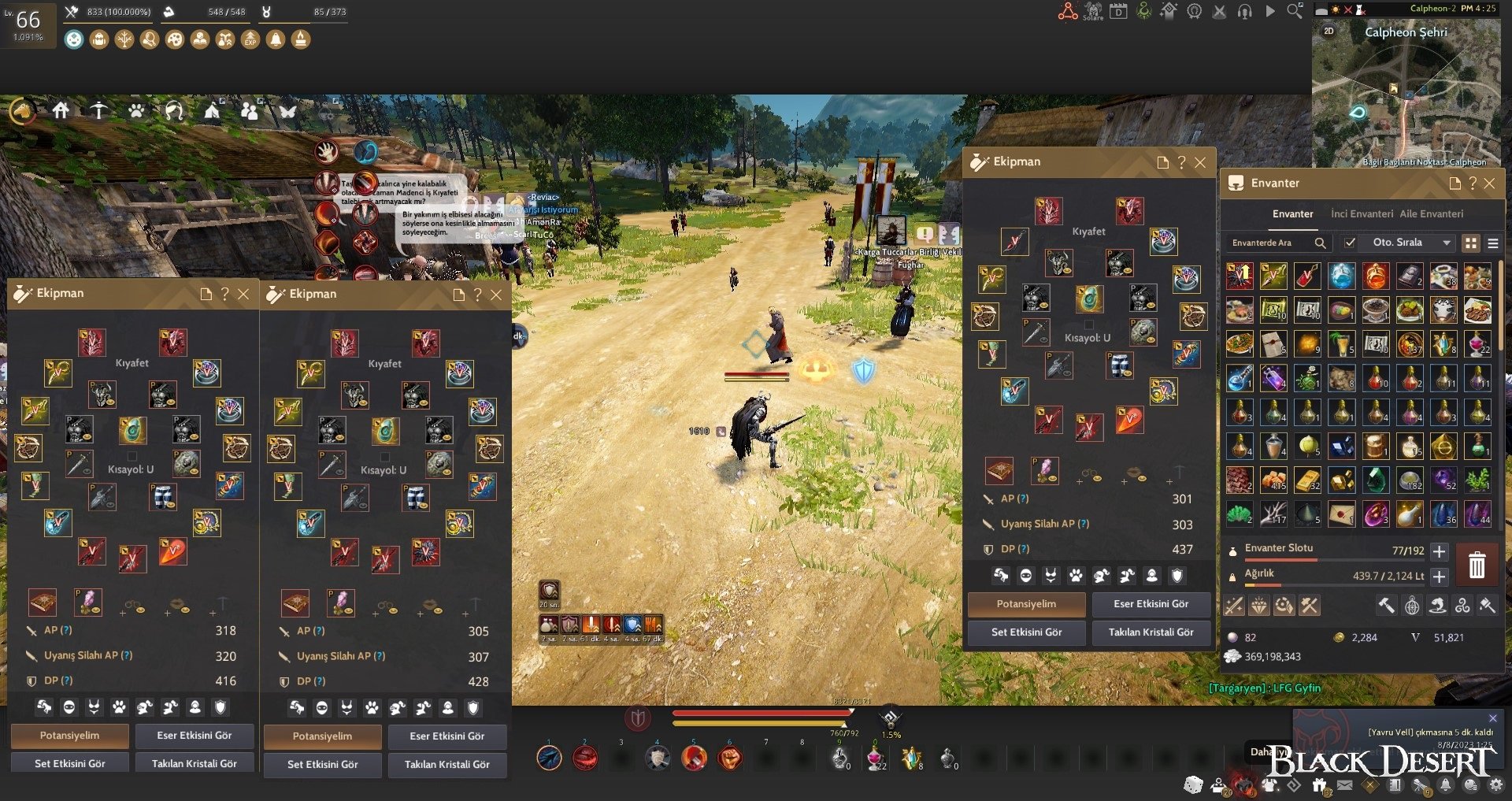Check mail via the envelope icon
Screen dimensions: 1512x801
(x=1345, y=784)
